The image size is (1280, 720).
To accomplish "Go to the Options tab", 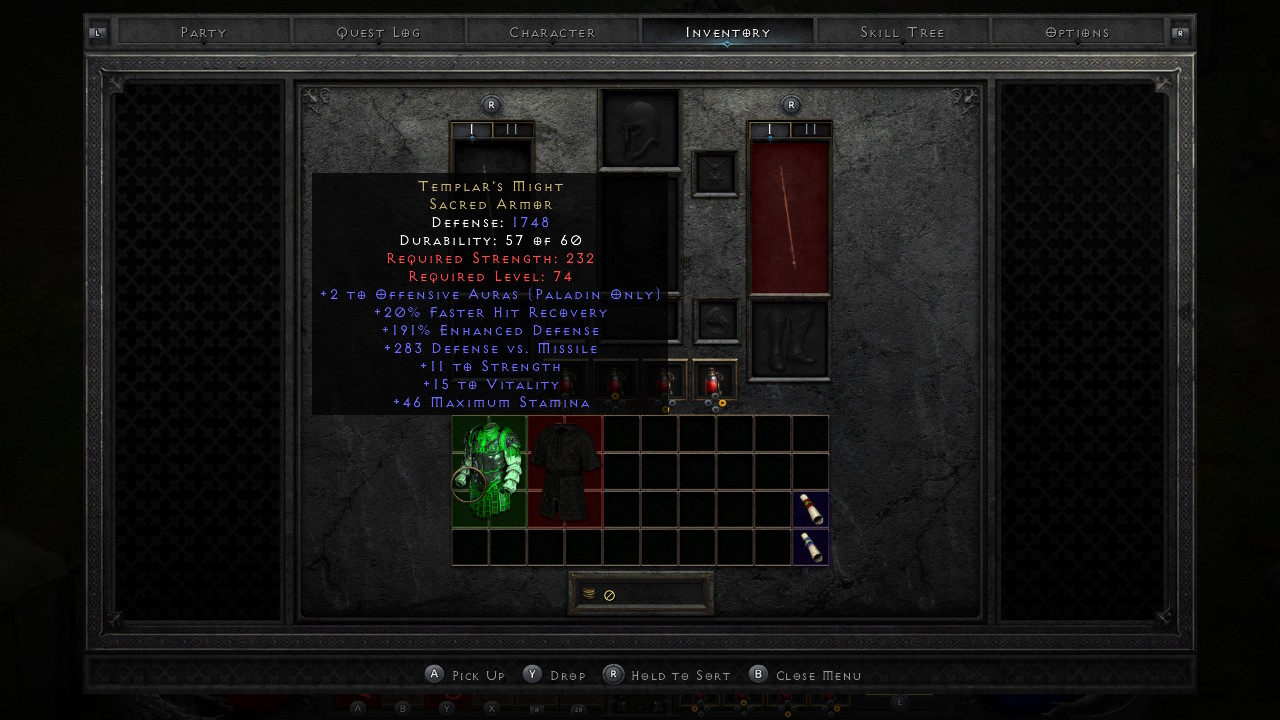I will click(x=1078, y=32).
